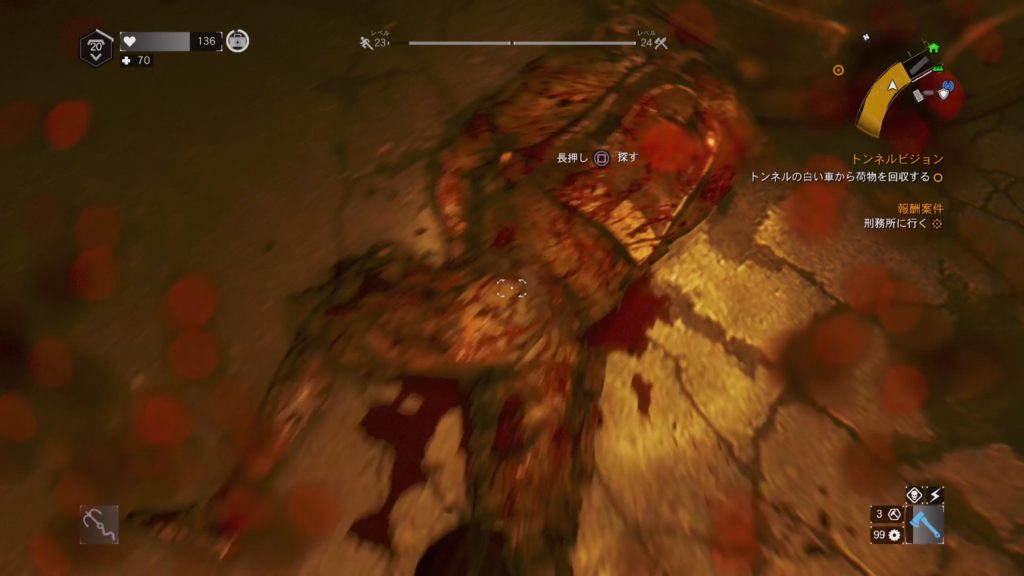Viewport: 1024px width, 576px height.
Task: Click the skull diamond status icon
Action: (x=913, y=494)
